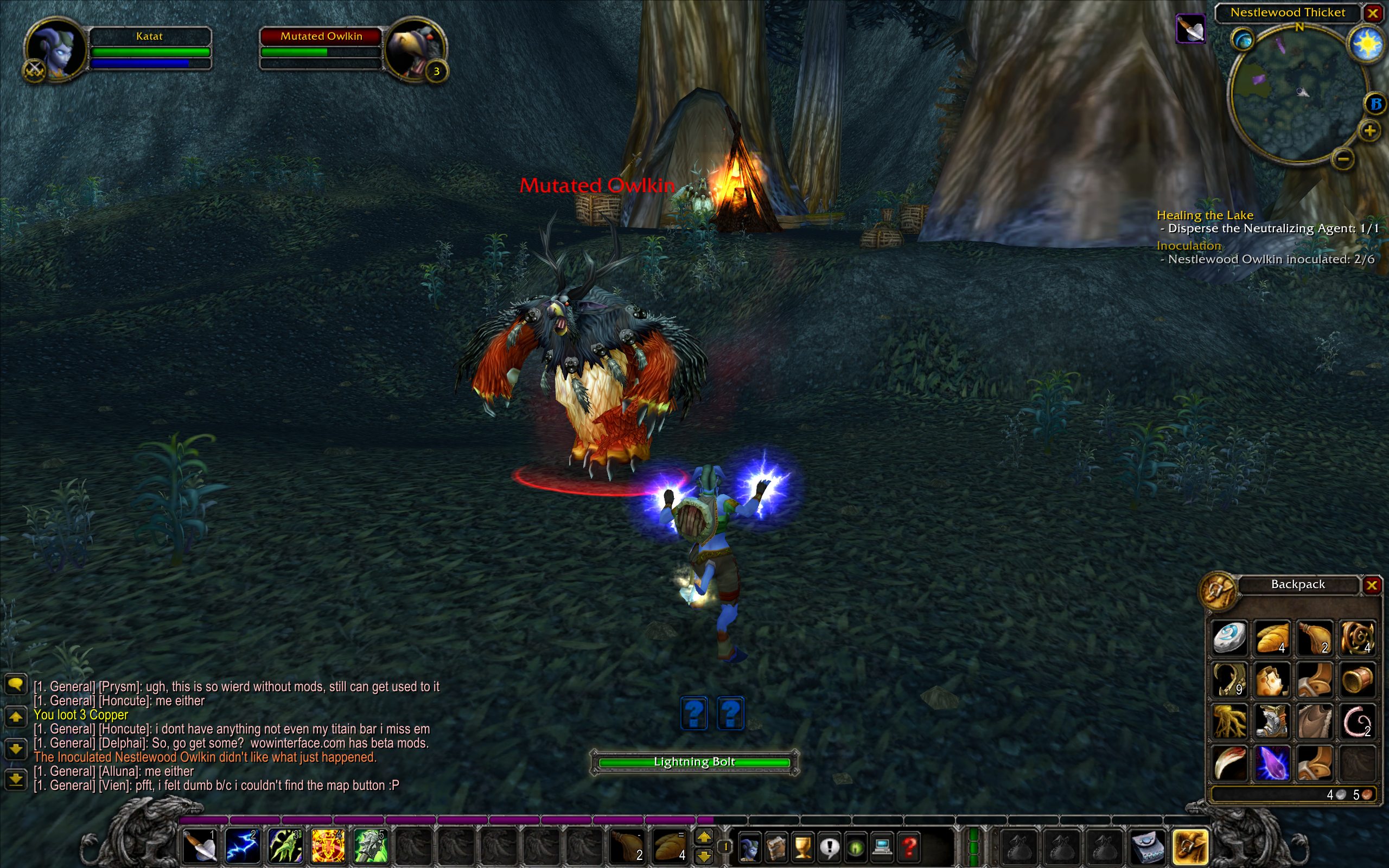Cast Lightning Bolt from the action bar

(241, 846)
